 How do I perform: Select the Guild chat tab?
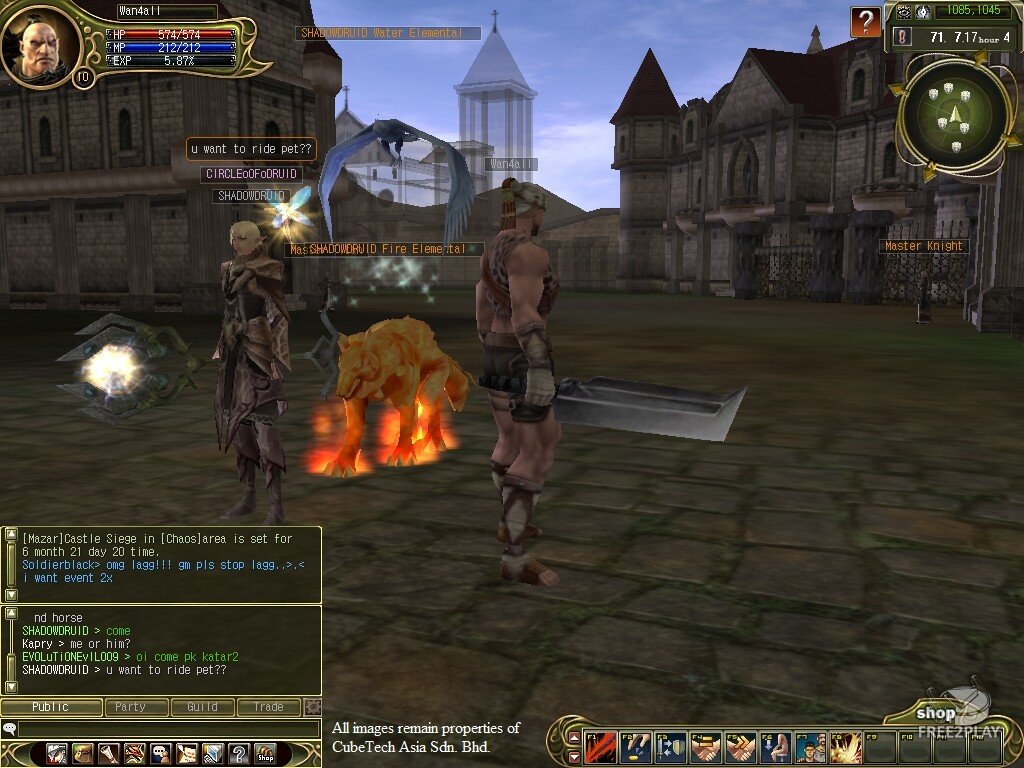(201, 707)
